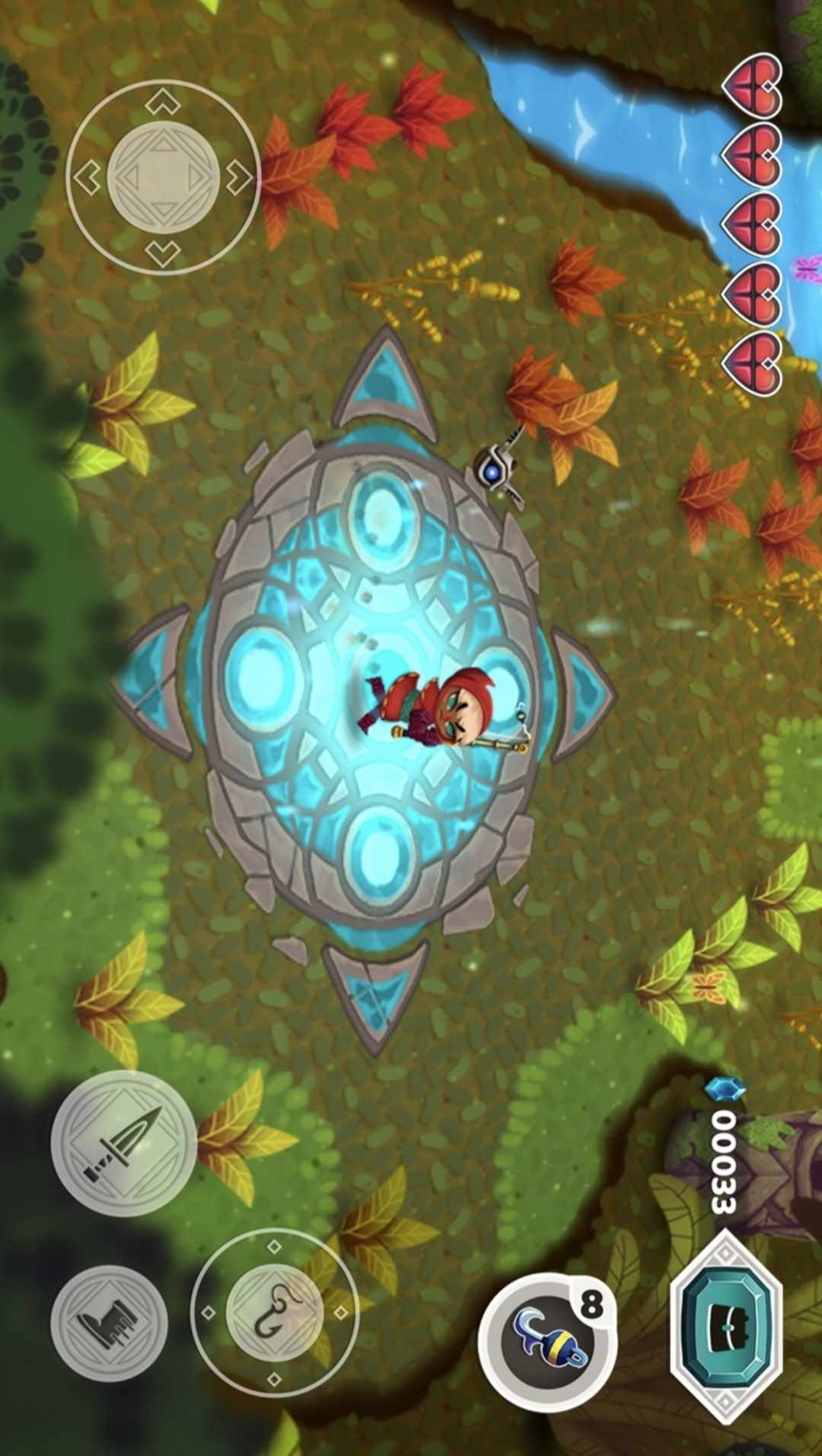Use the fishing hook grapple button

point(275,1312)
